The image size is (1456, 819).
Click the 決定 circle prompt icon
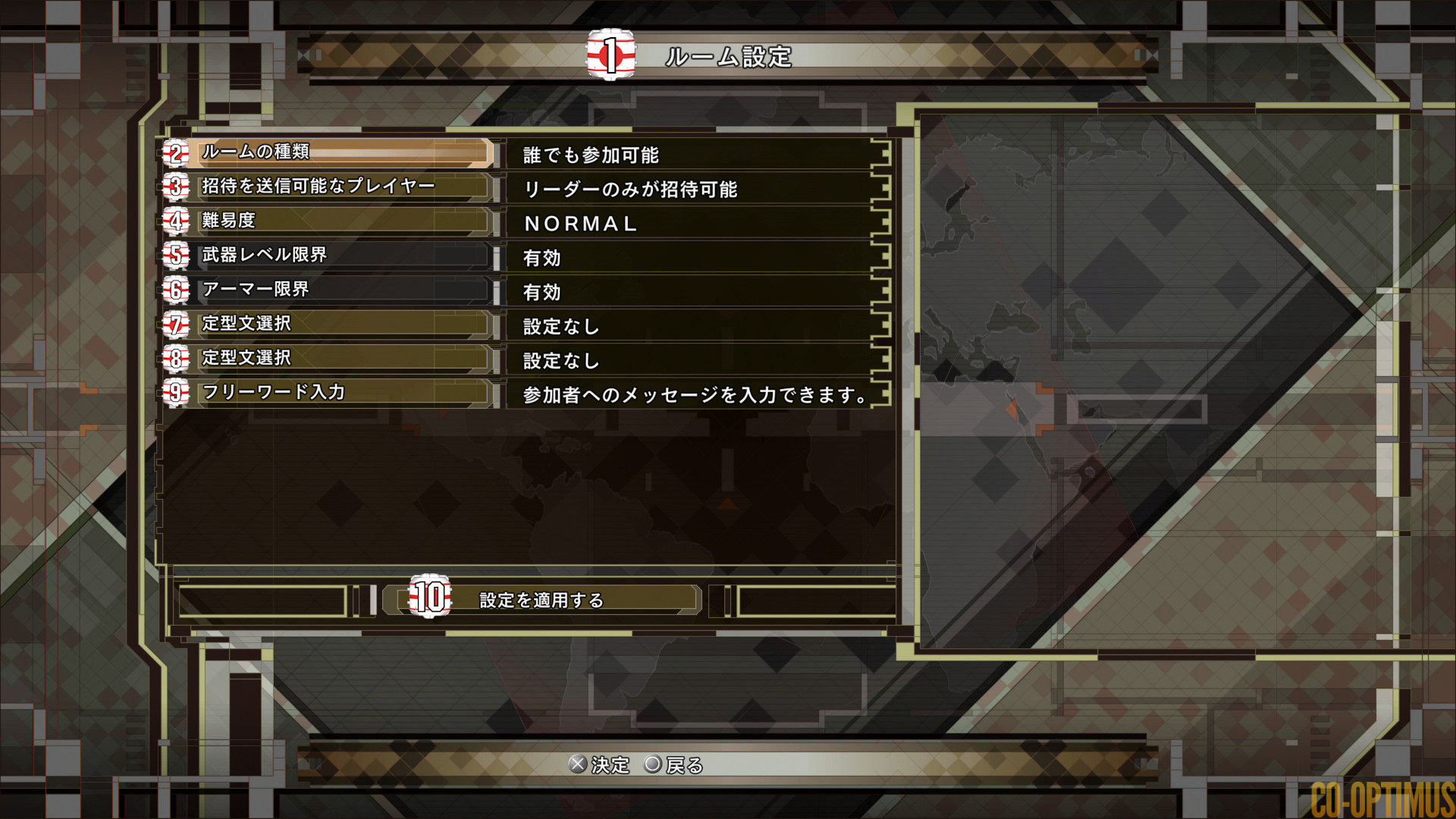pyautogui.click(x=579, y=766)
